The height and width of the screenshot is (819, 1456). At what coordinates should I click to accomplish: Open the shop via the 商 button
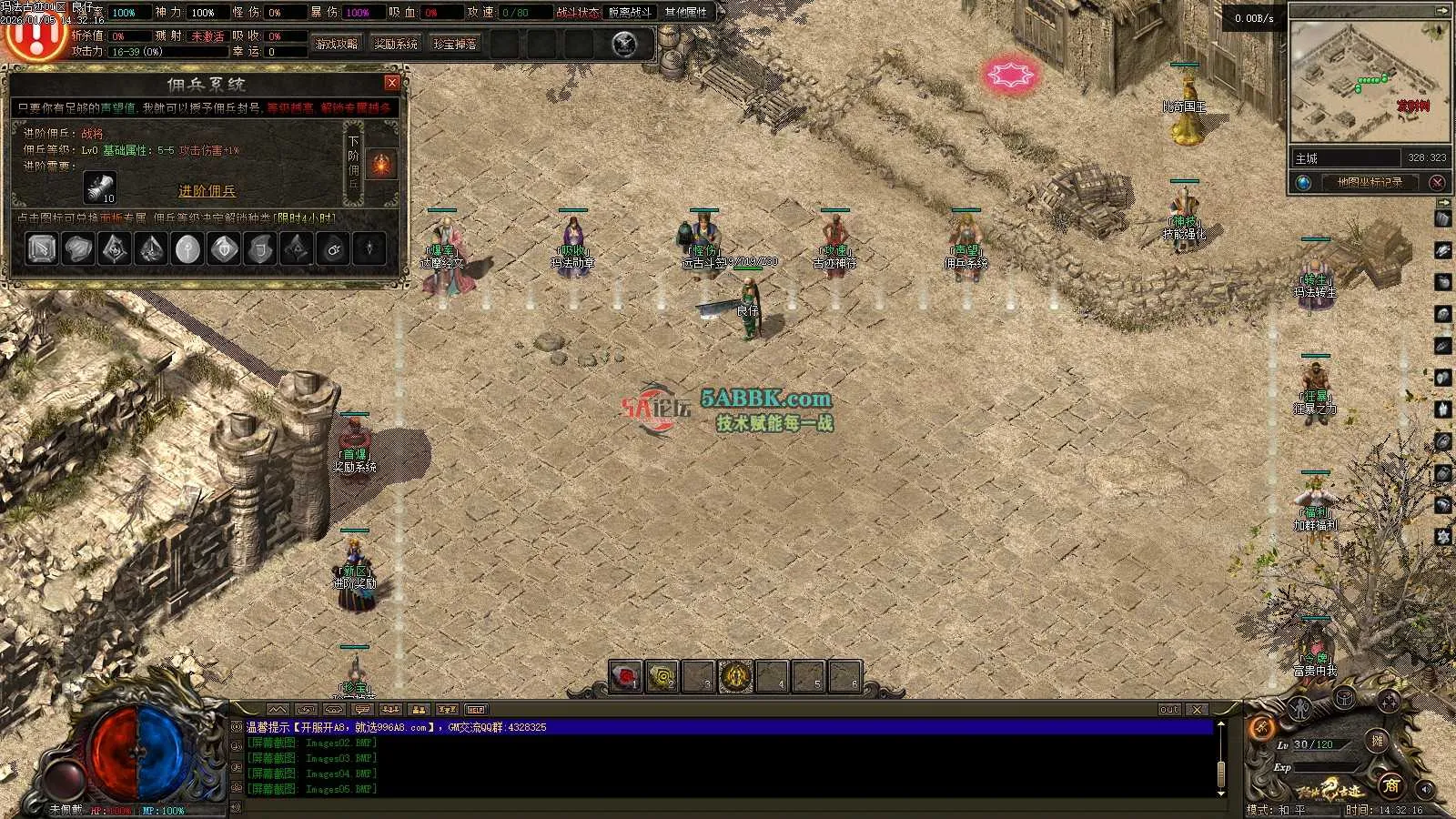tap(1390, 784)
